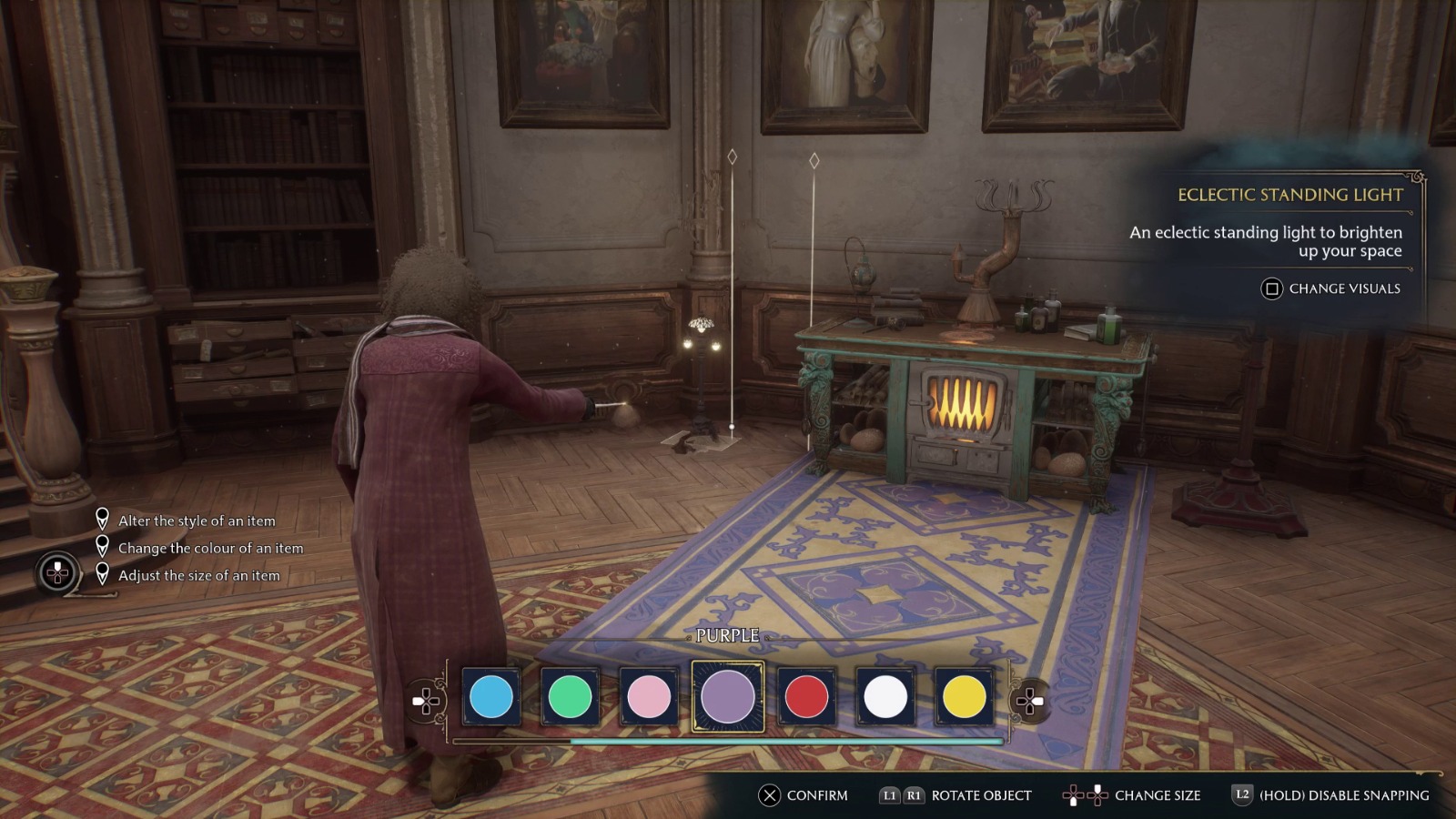
Task: Select the green color swatch
Action: tap(570, 698)
